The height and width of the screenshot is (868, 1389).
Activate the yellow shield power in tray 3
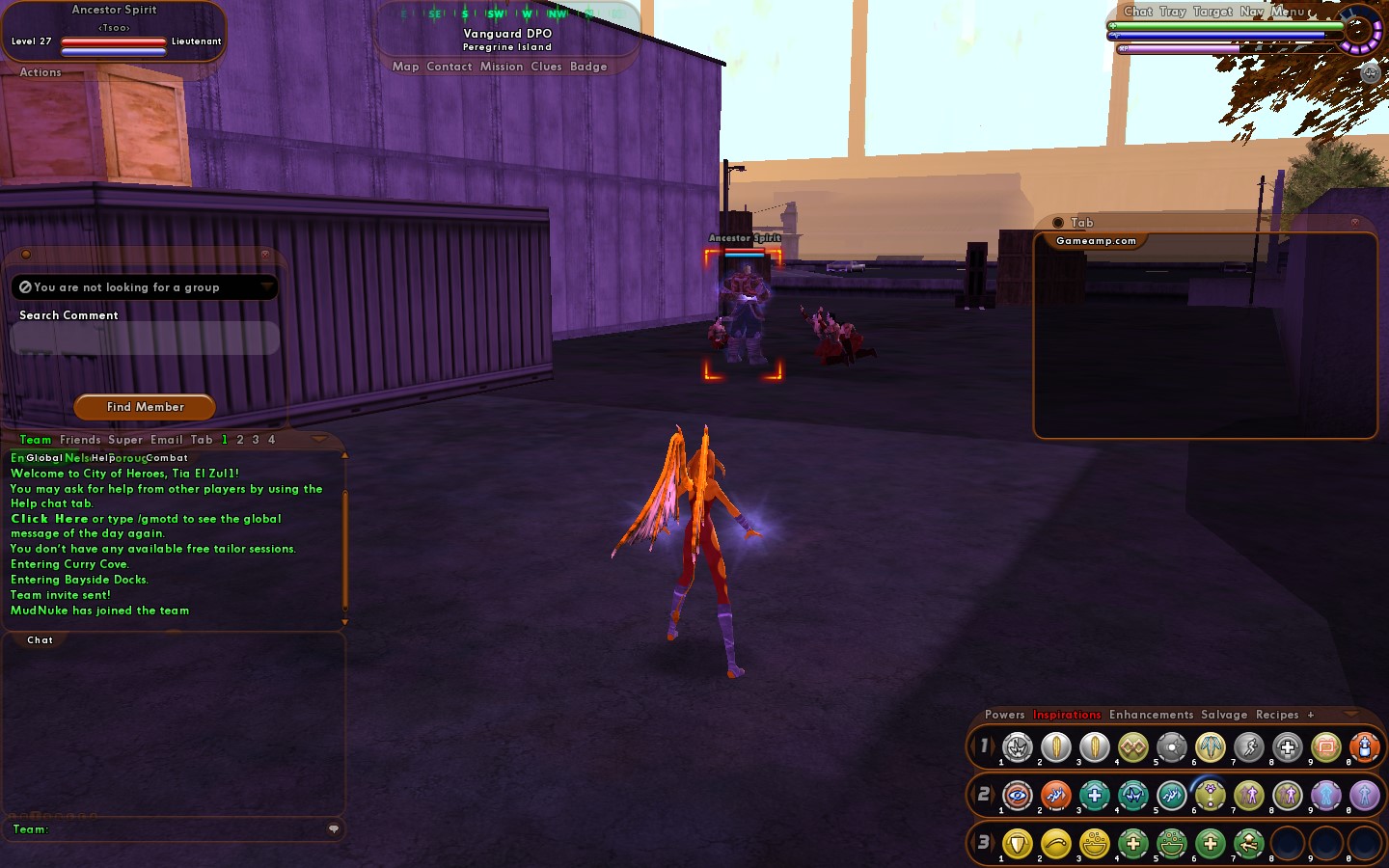[1018, 844]
